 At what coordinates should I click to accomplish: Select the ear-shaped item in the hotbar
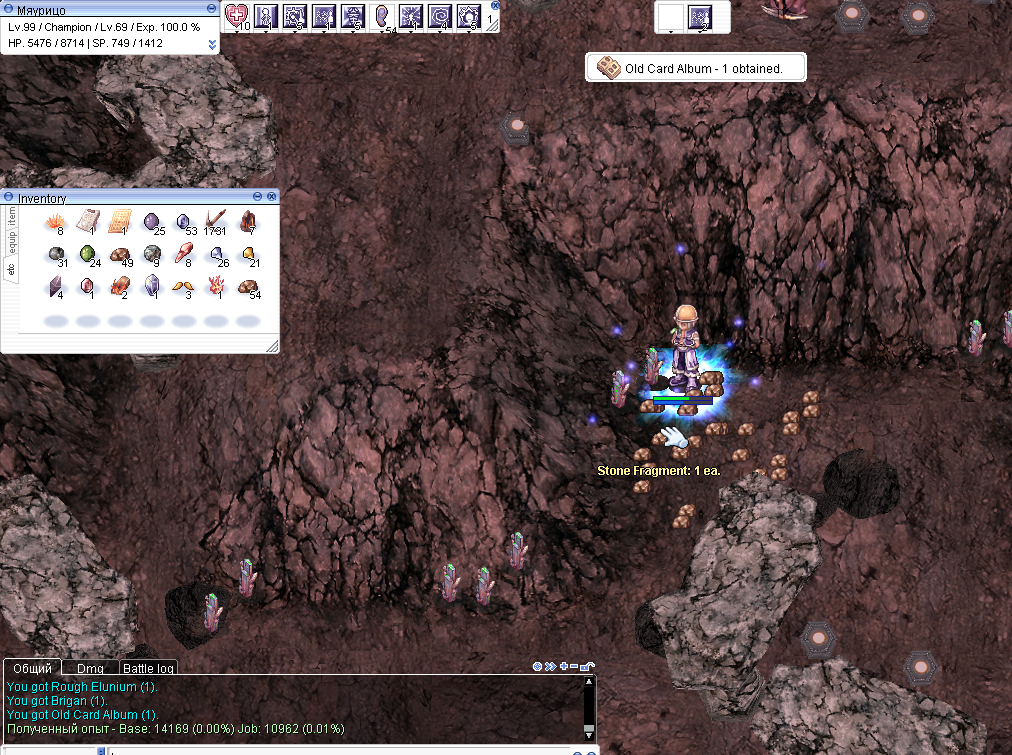click(382, 15)
